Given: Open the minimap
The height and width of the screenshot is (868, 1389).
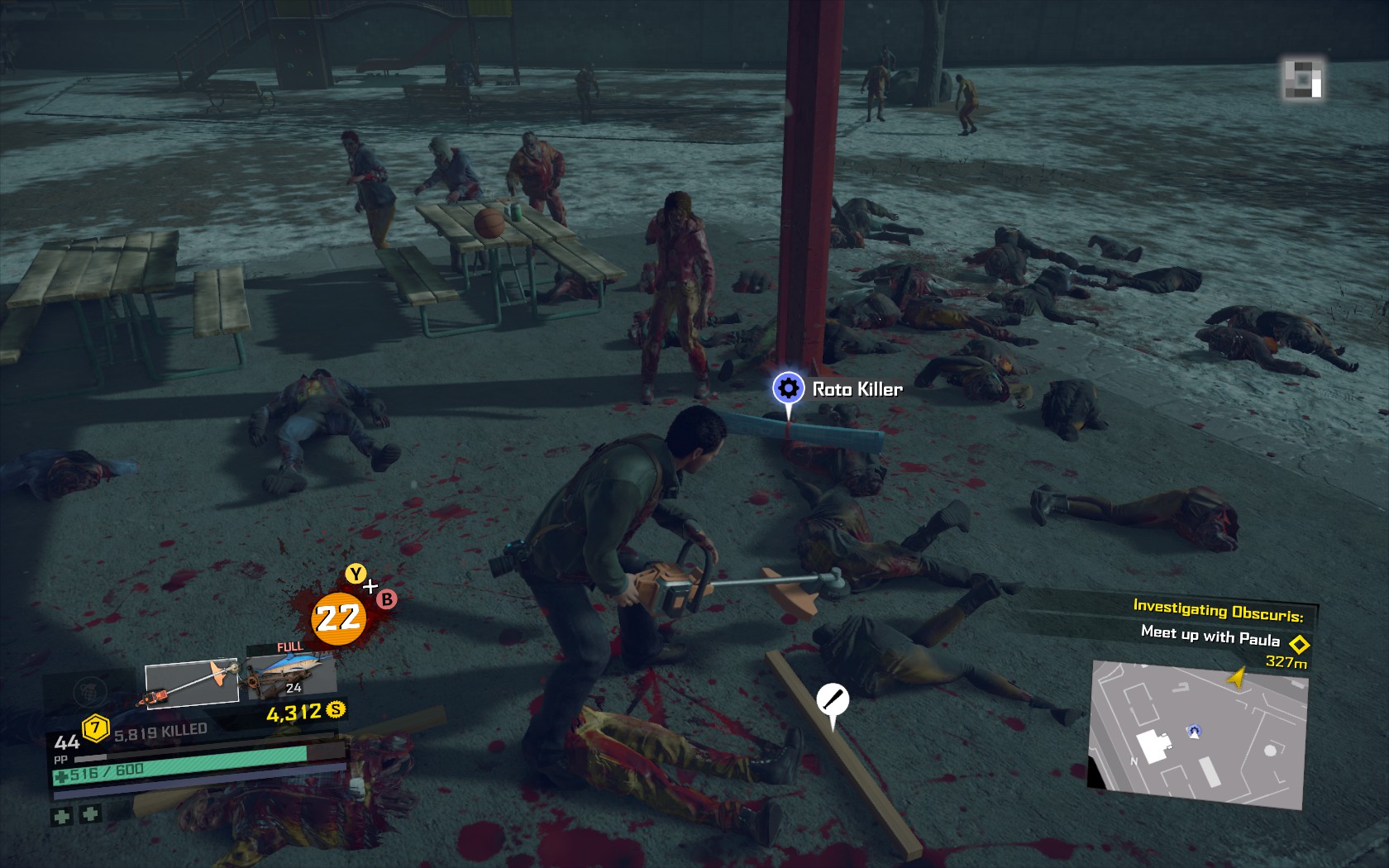Looking at the screenshot, I should pos(1197,734).
